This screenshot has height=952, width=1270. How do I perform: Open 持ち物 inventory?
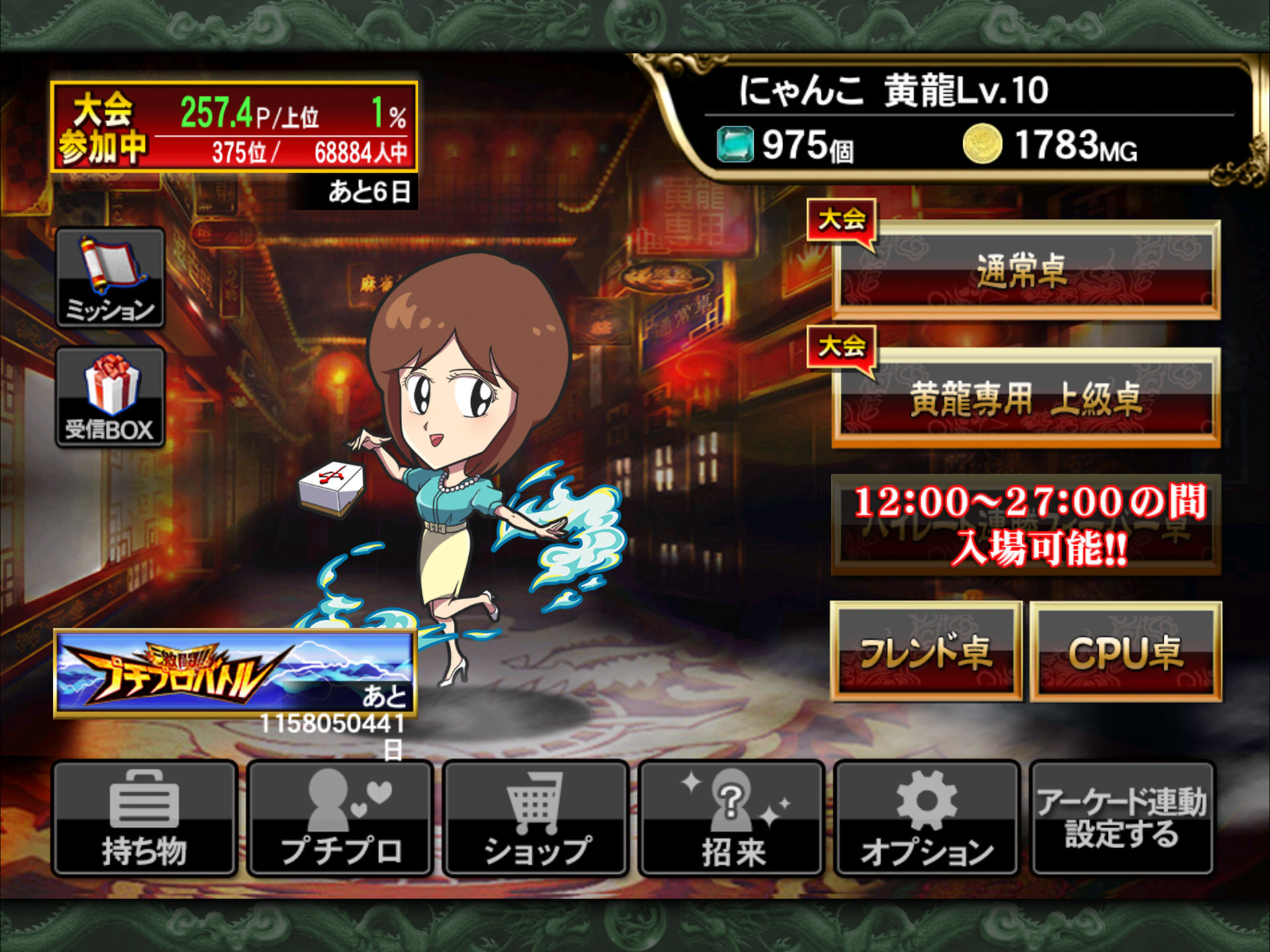(144, 818)
